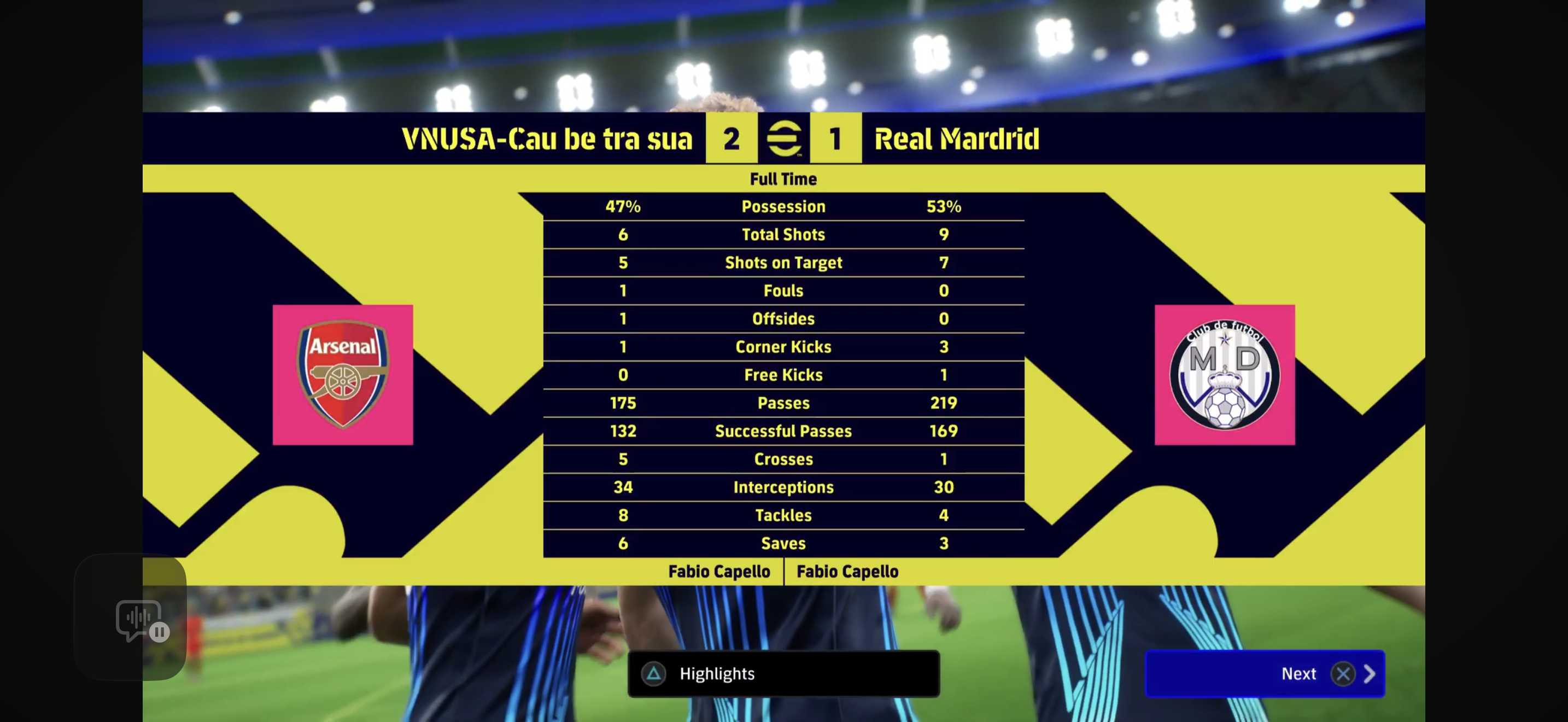Pause the voice chat via pause icon

[x=160, y=632]
